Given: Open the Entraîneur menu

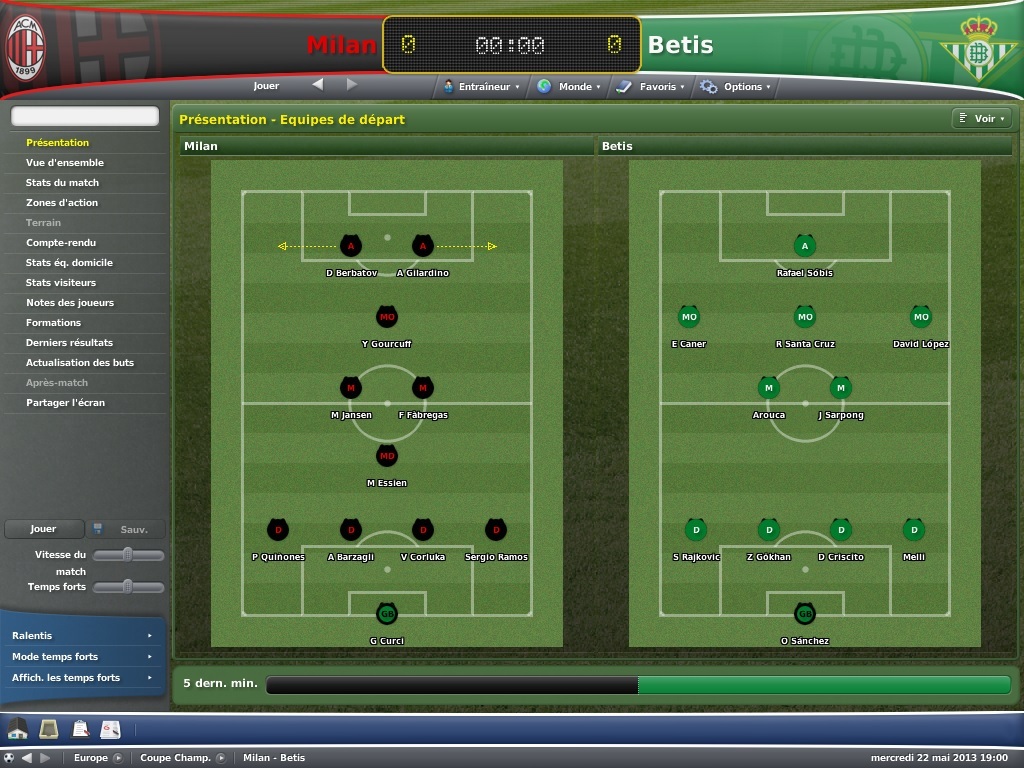Looking at the screenshot, I should pyautogui.click(x=483, y=87).
